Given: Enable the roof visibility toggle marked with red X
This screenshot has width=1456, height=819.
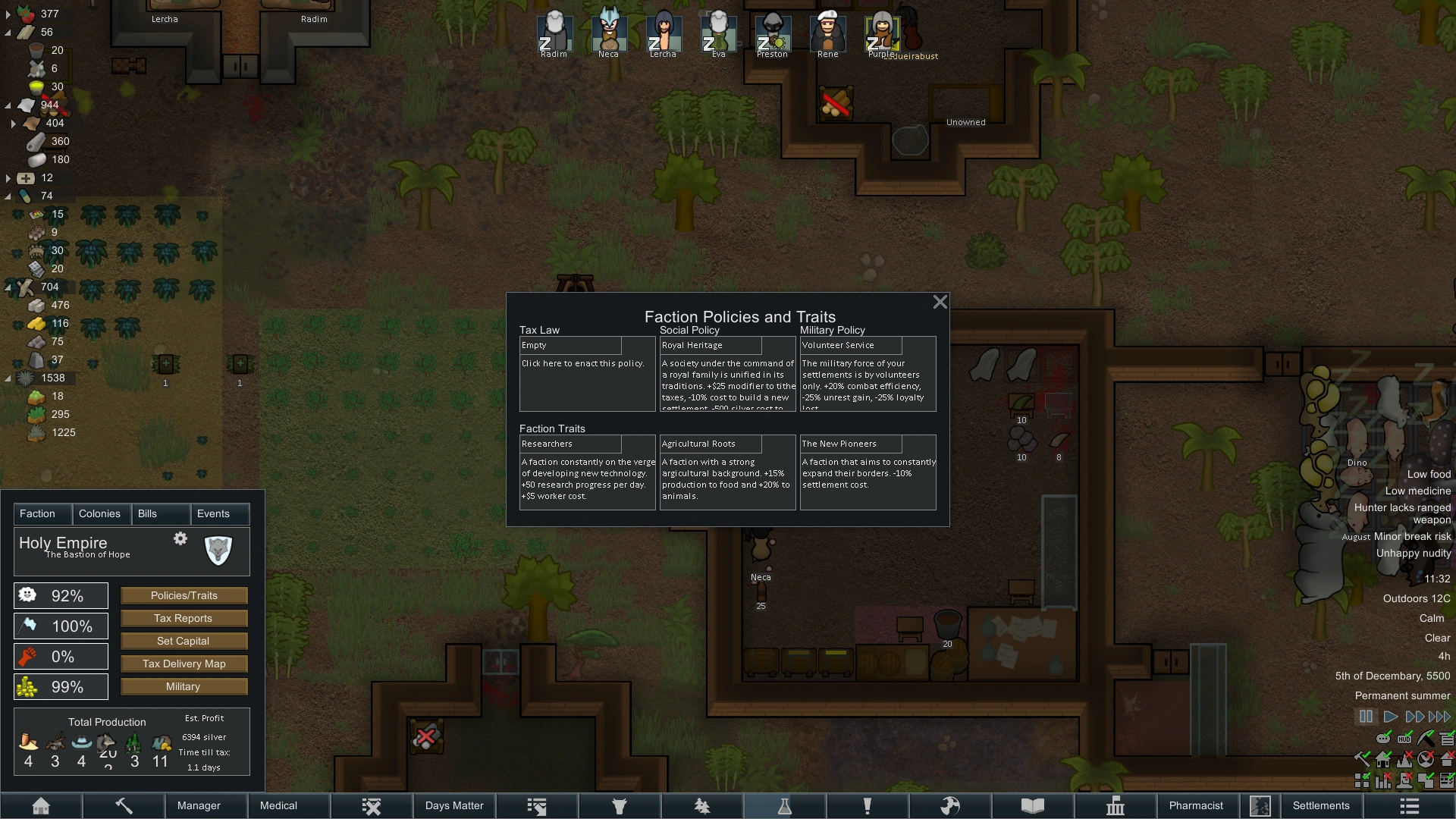Looking at the screenshot, I should pos(1447,759).
